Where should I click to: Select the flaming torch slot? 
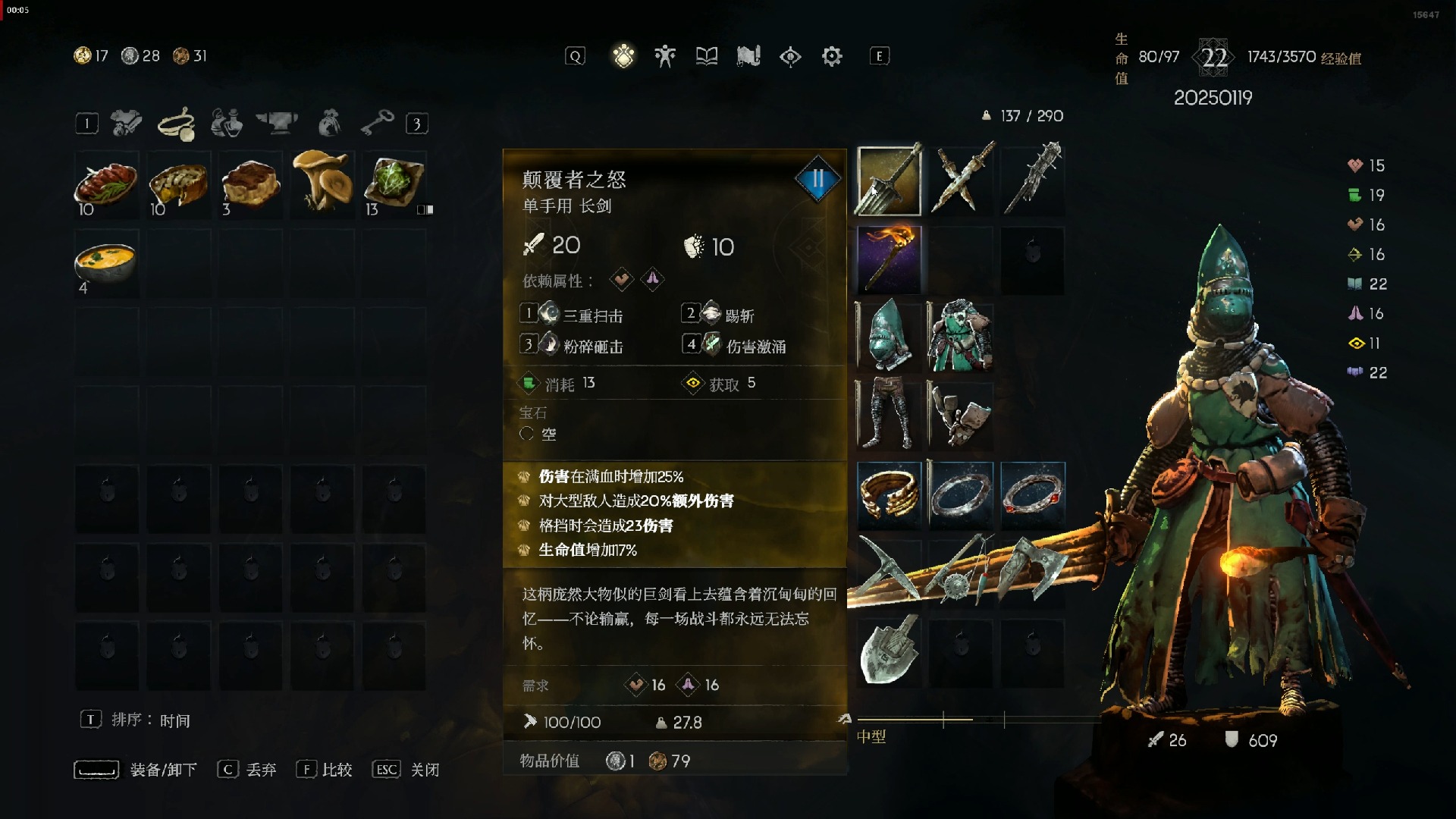[889, 259]
